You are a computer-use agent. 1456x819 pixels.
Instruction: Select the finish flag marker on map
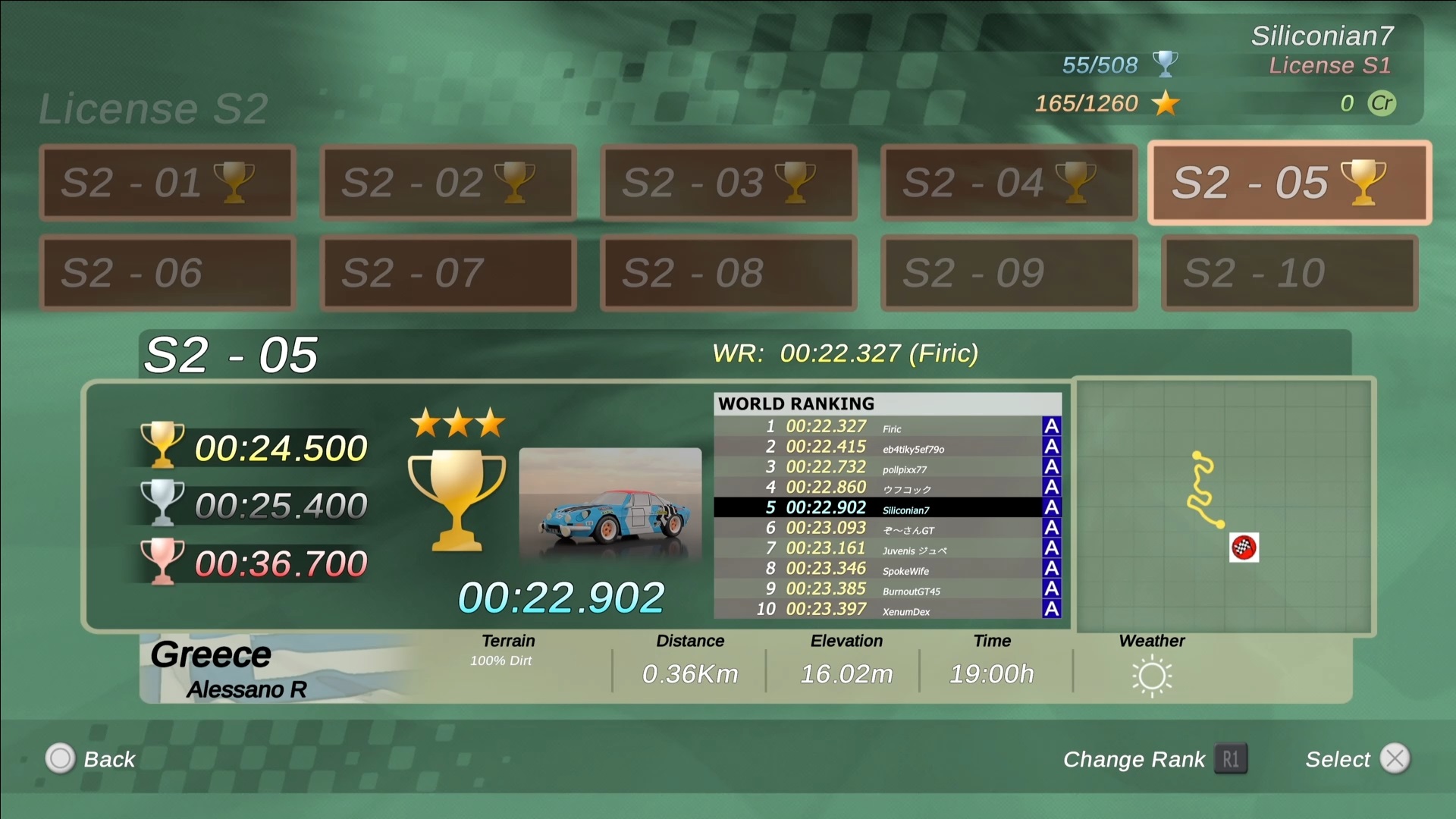pyautogui.click(x=1244, y=548)
